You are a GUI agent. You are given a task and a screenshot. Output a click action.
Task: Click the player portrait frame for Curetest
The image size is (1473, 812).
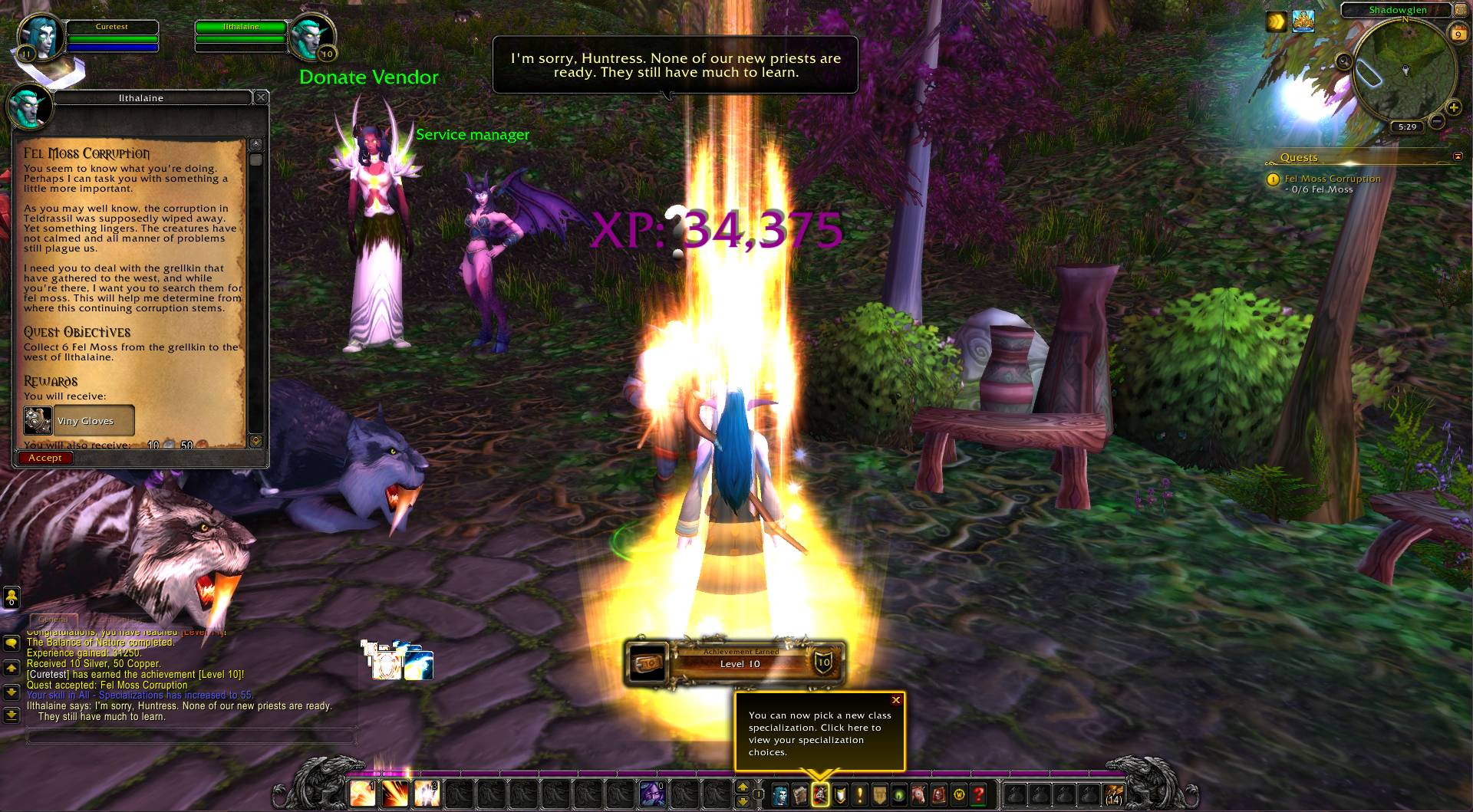(40, 38)
